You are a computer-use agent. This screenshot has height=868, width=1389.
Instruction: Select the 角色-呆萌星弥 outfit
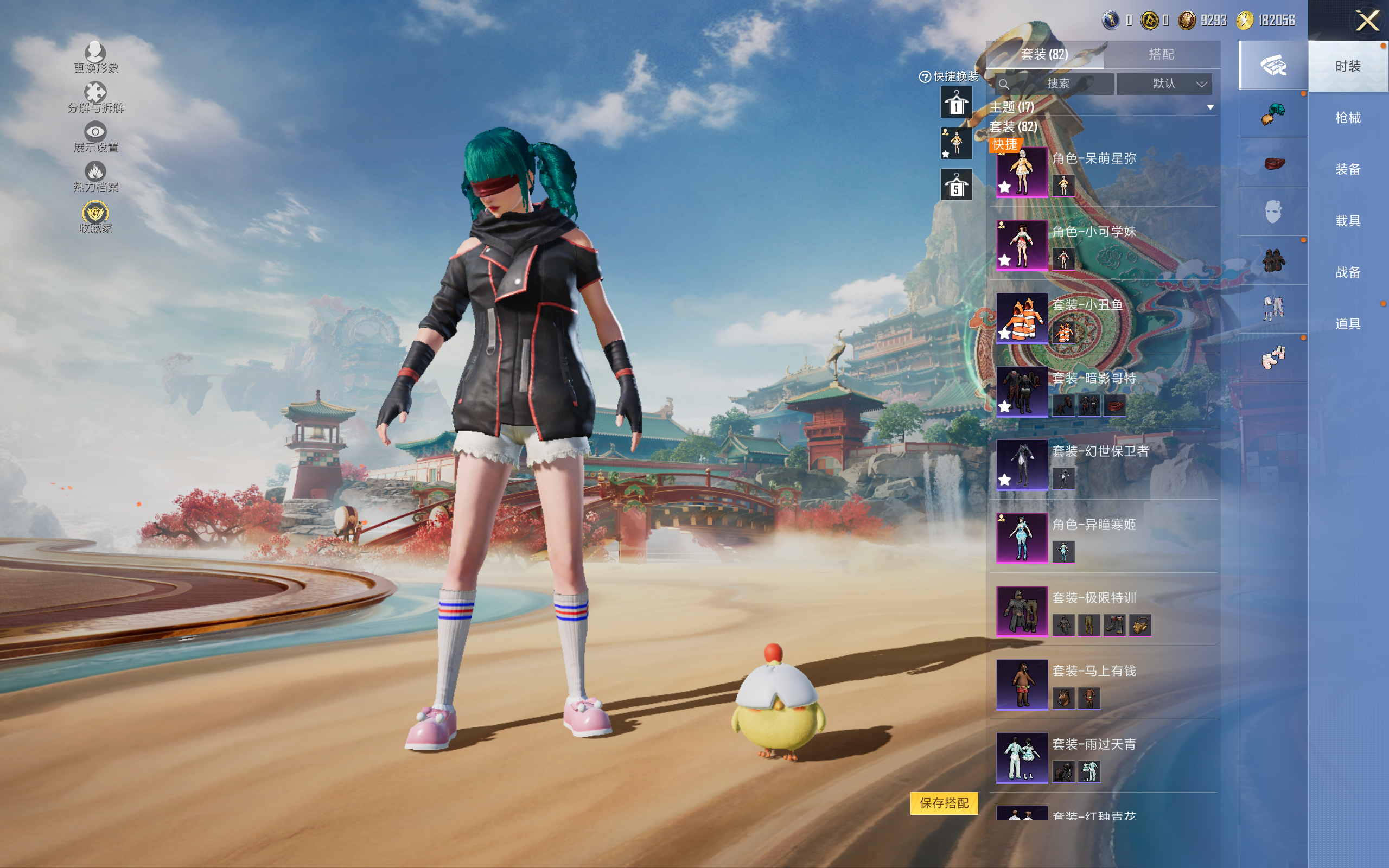click(1022, 171)
